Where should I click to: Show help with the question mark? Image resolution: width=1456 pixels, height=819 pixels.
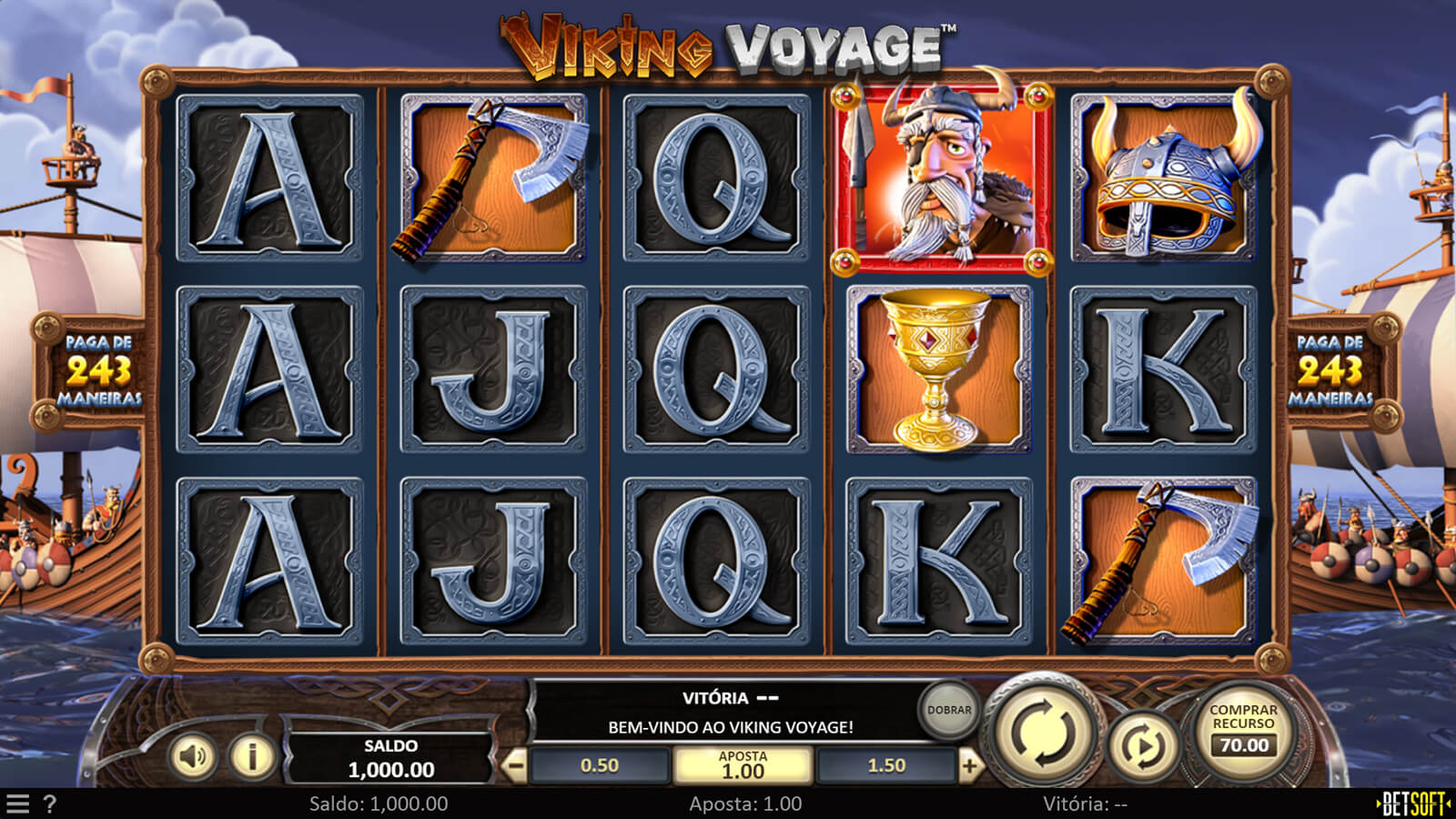(50, 804)
